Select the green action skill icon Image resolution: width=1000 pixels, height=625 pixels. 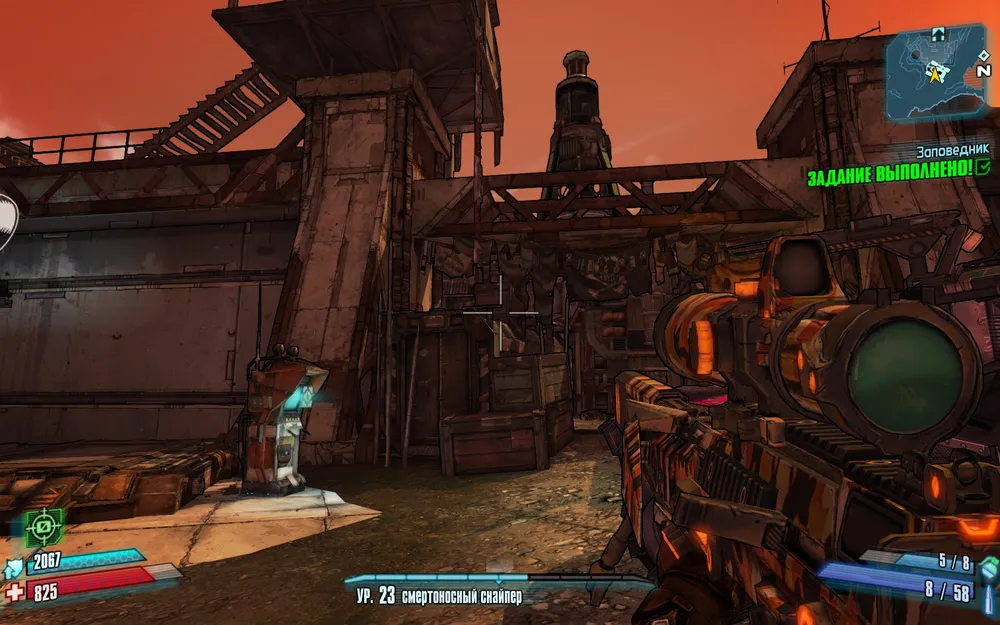pos(43,527)
